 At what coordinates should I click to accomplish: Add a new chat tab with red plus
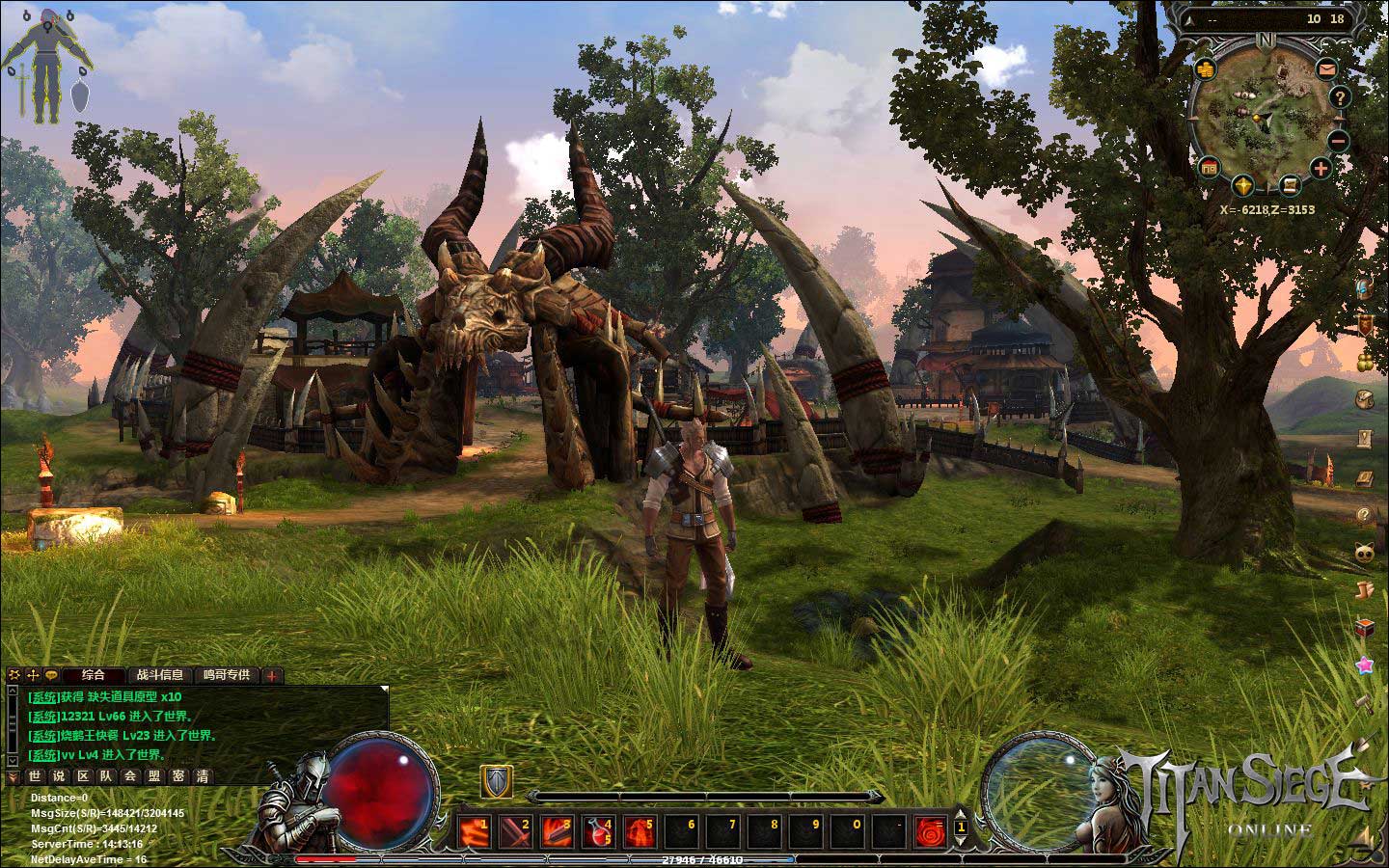273,676
